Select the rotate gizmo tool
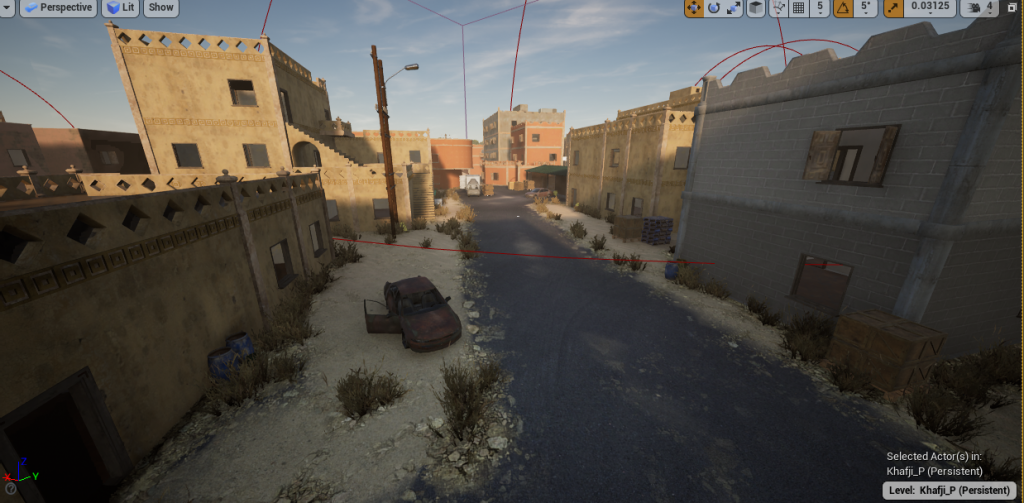This screenshot has height=503, width=1024. coord(714,8)
